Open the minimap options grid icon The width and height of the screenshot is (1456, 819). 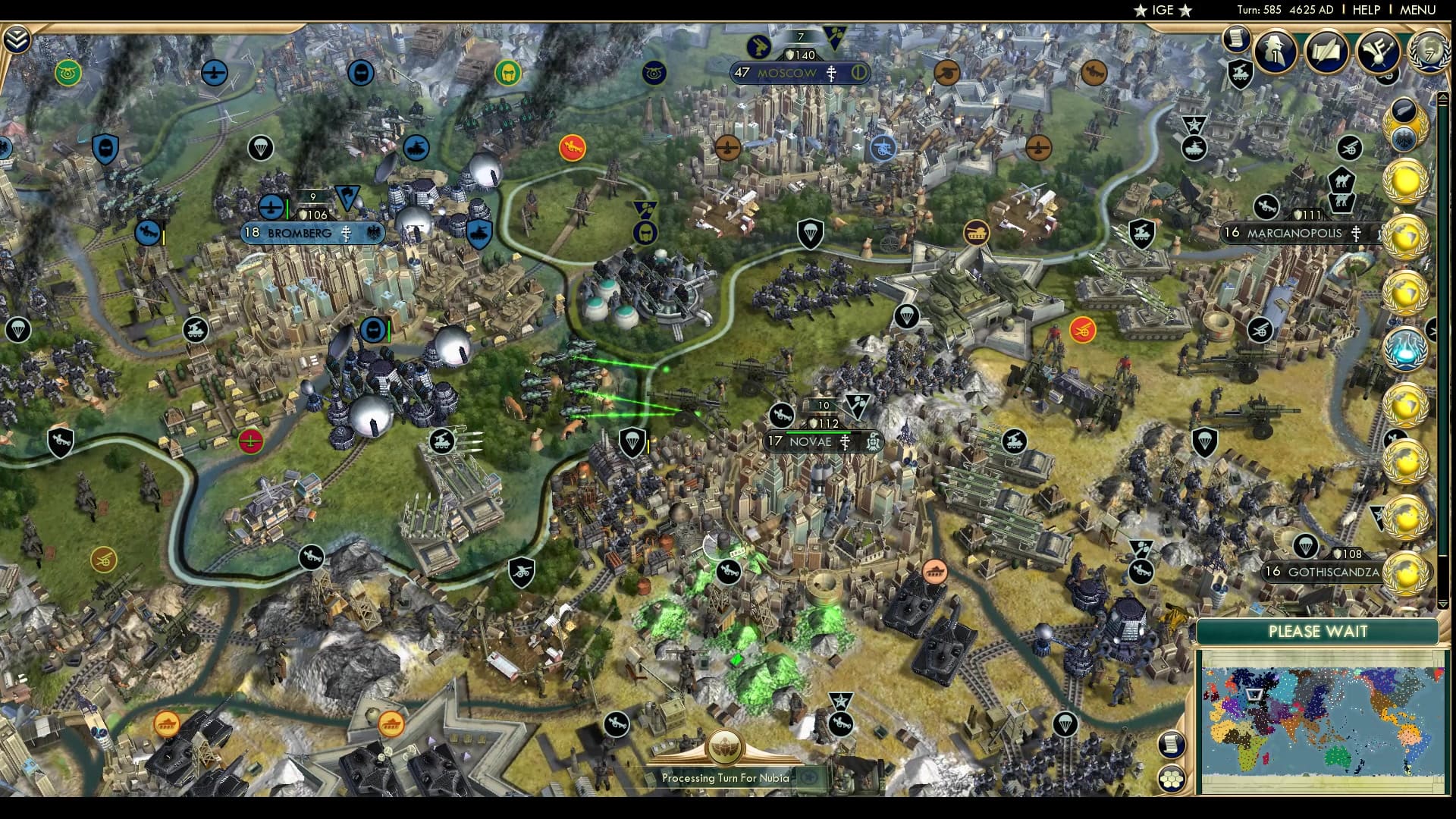[1173, 779]
